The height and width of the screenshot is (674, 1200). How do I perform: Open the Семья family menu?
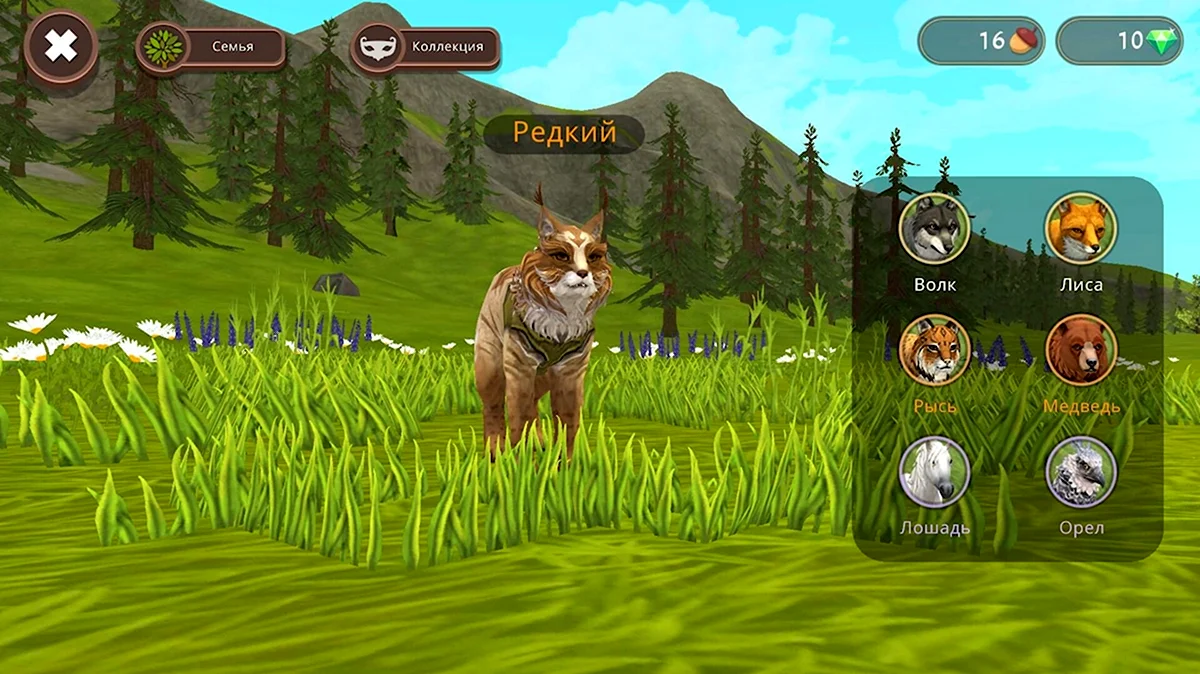(x=211, y=47)
